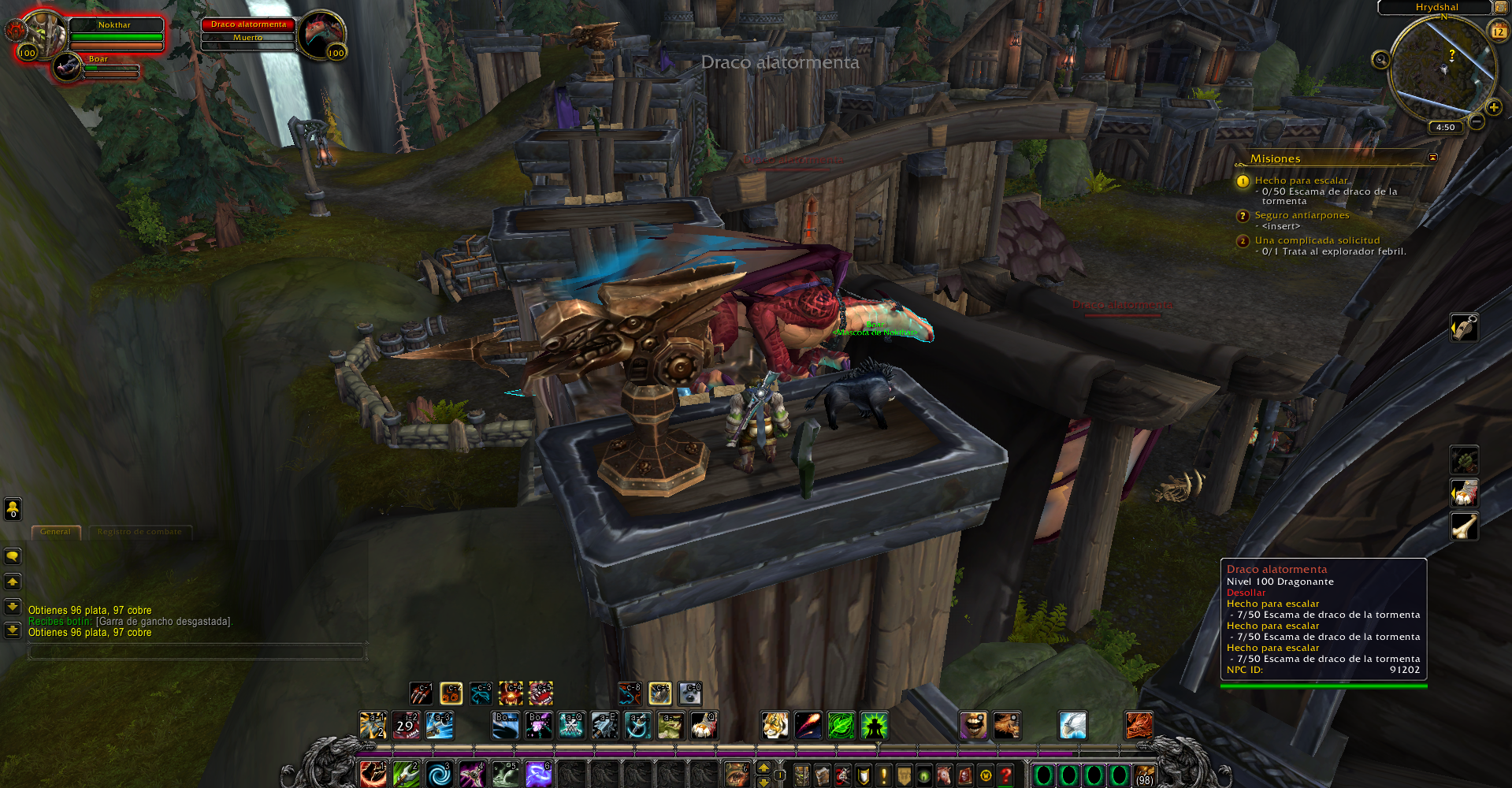Screen dimensions: 1512x788
Task: Activate the tiger head aspect ability
Action: (x=775, y=725)
